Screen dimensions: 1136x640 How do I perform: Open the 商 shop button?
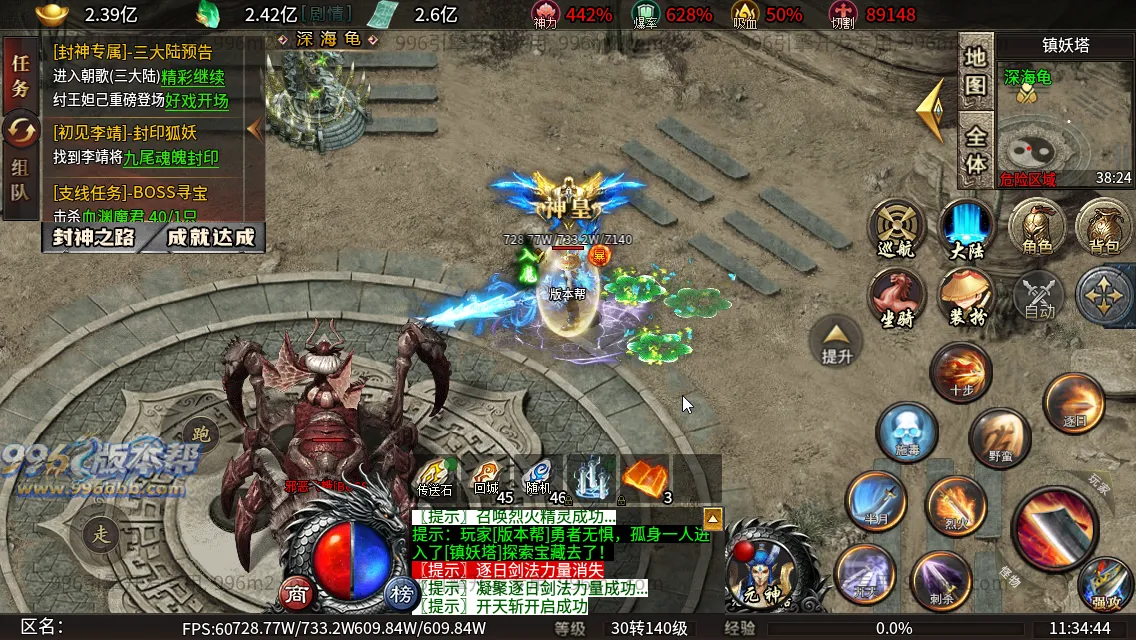295,592
